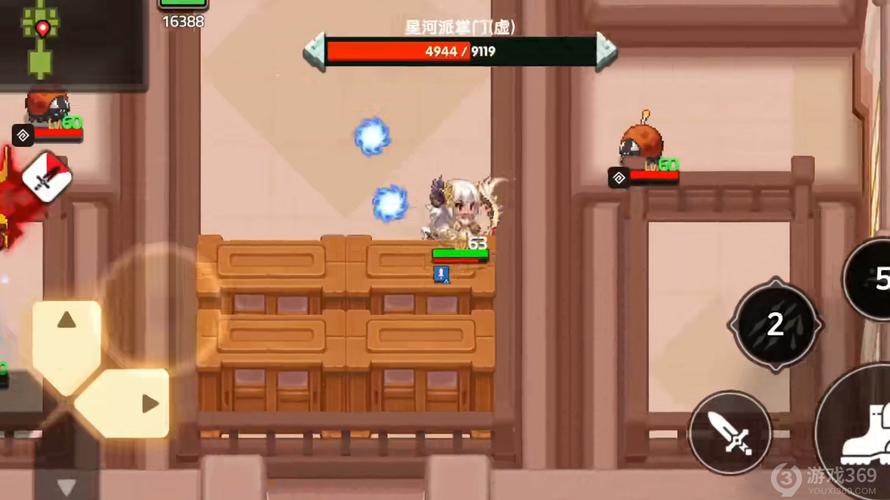Viewport: 890px width, 500px height.
Task: Tap the sword attack button
Action: [x=729, y=434]
